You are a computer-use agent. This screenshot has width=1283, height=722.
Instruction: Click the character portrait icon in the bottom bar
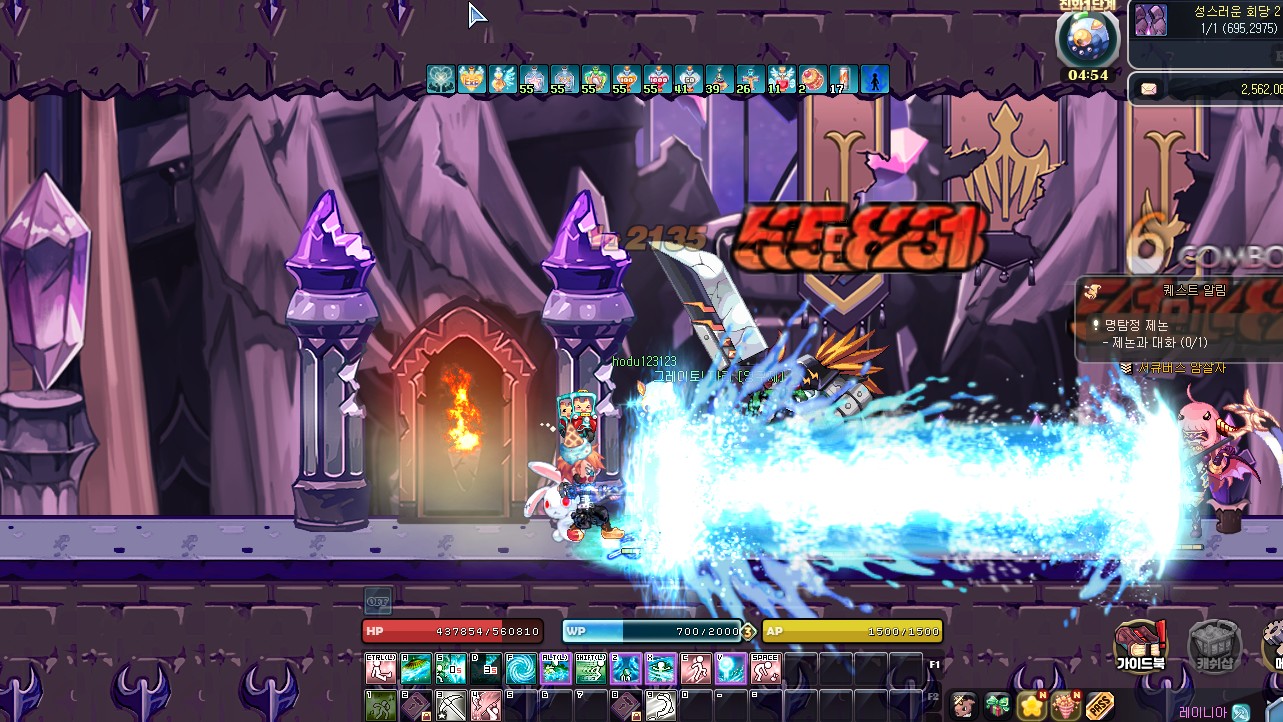click(x=962, y=706)
